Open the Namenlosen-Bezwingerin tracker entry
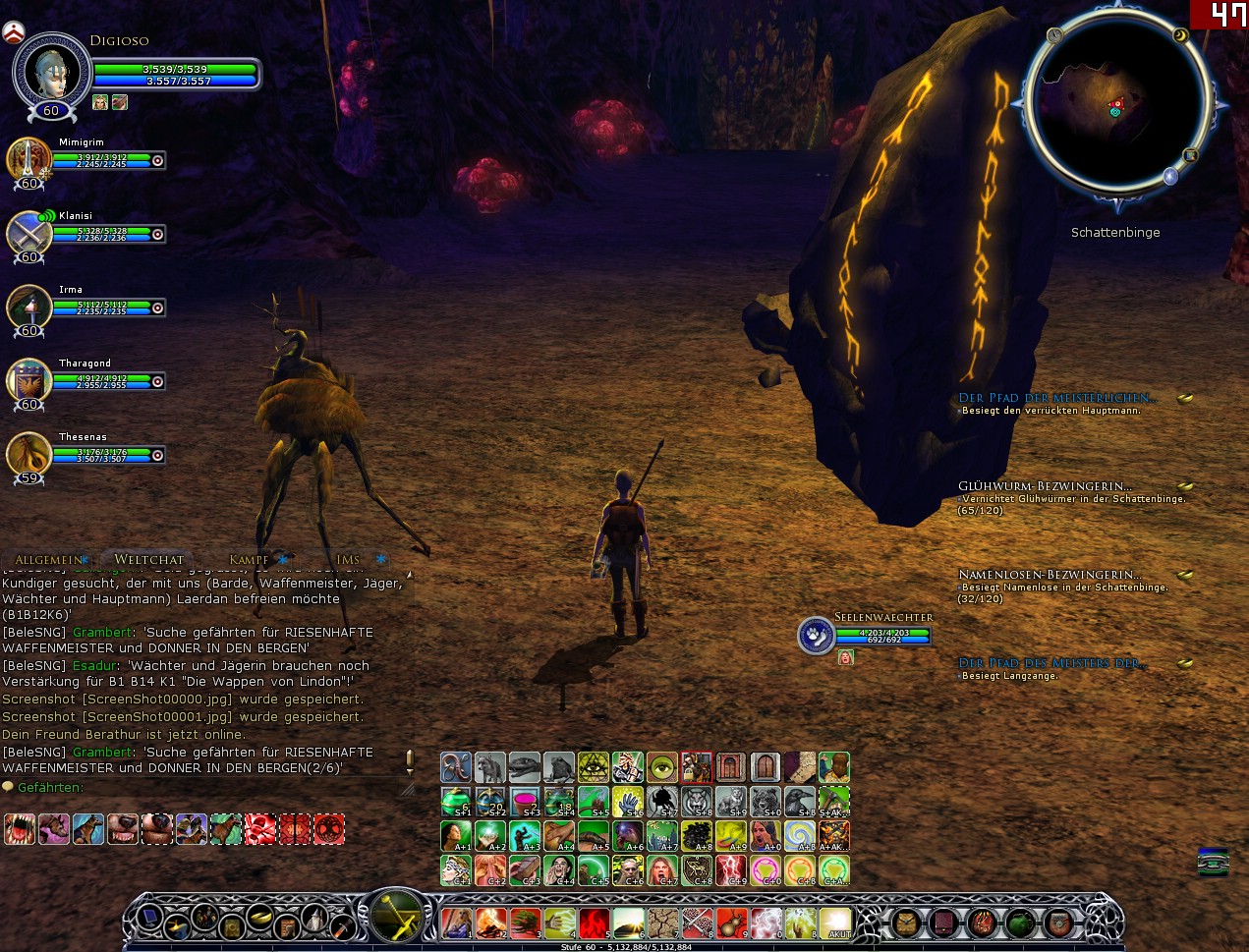 click(1049, 575)
